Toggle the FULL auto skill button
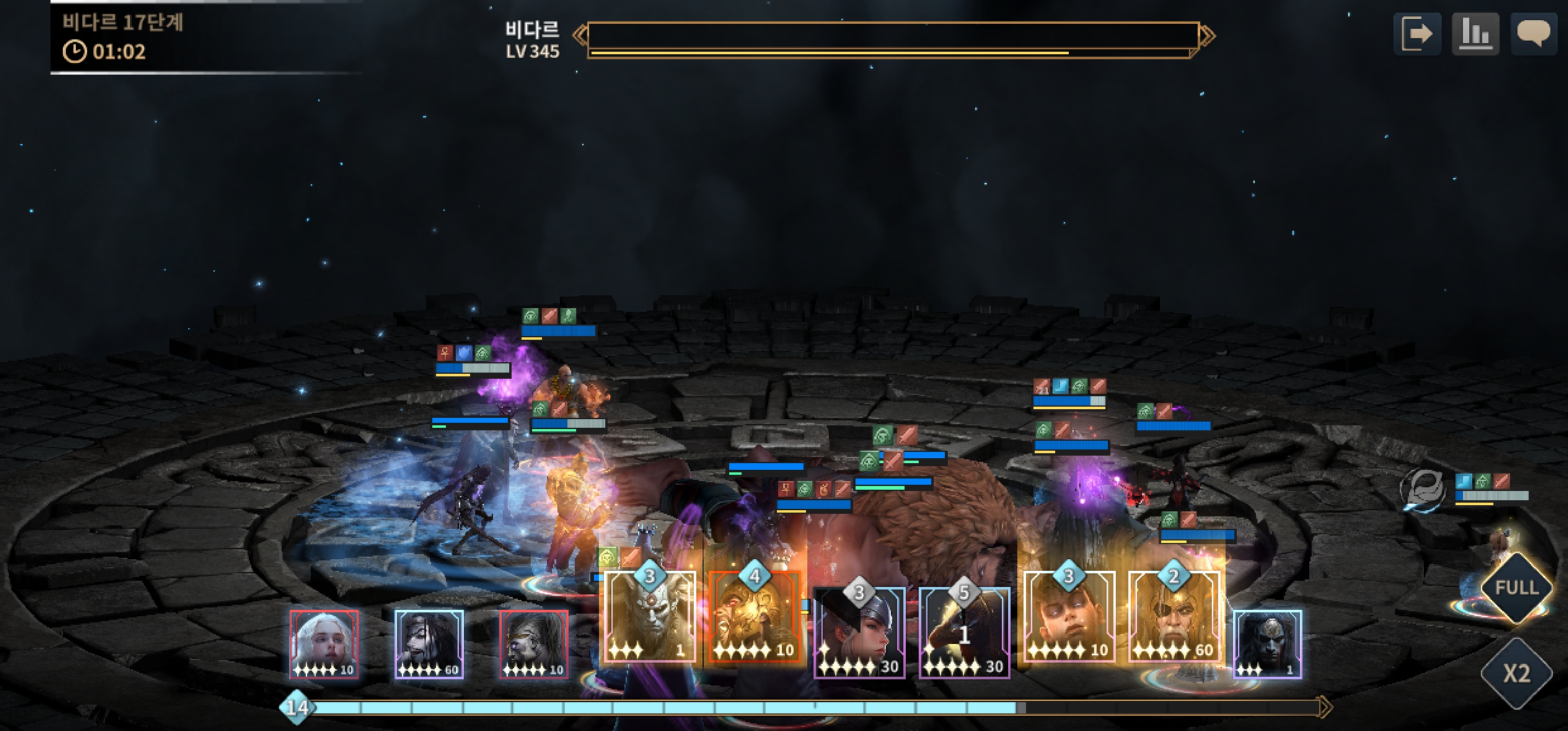Image resolution: width=1568 pixels, height=731 pixels. point(1516,587)
